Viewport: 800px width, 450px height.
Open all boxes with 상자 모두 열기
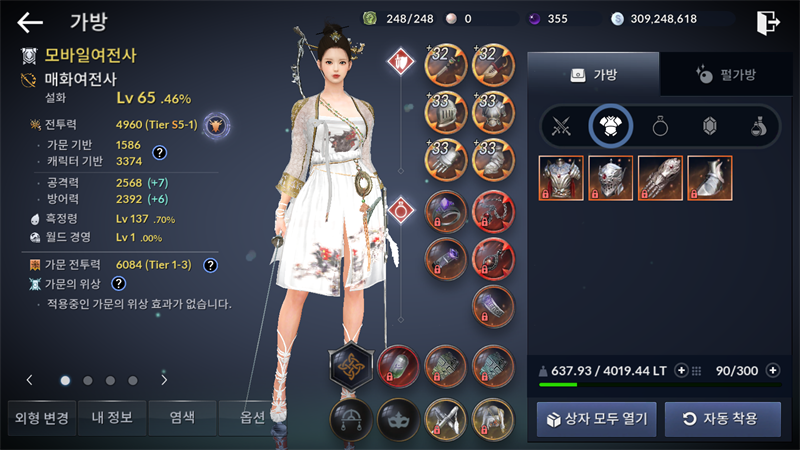point(597,418)
